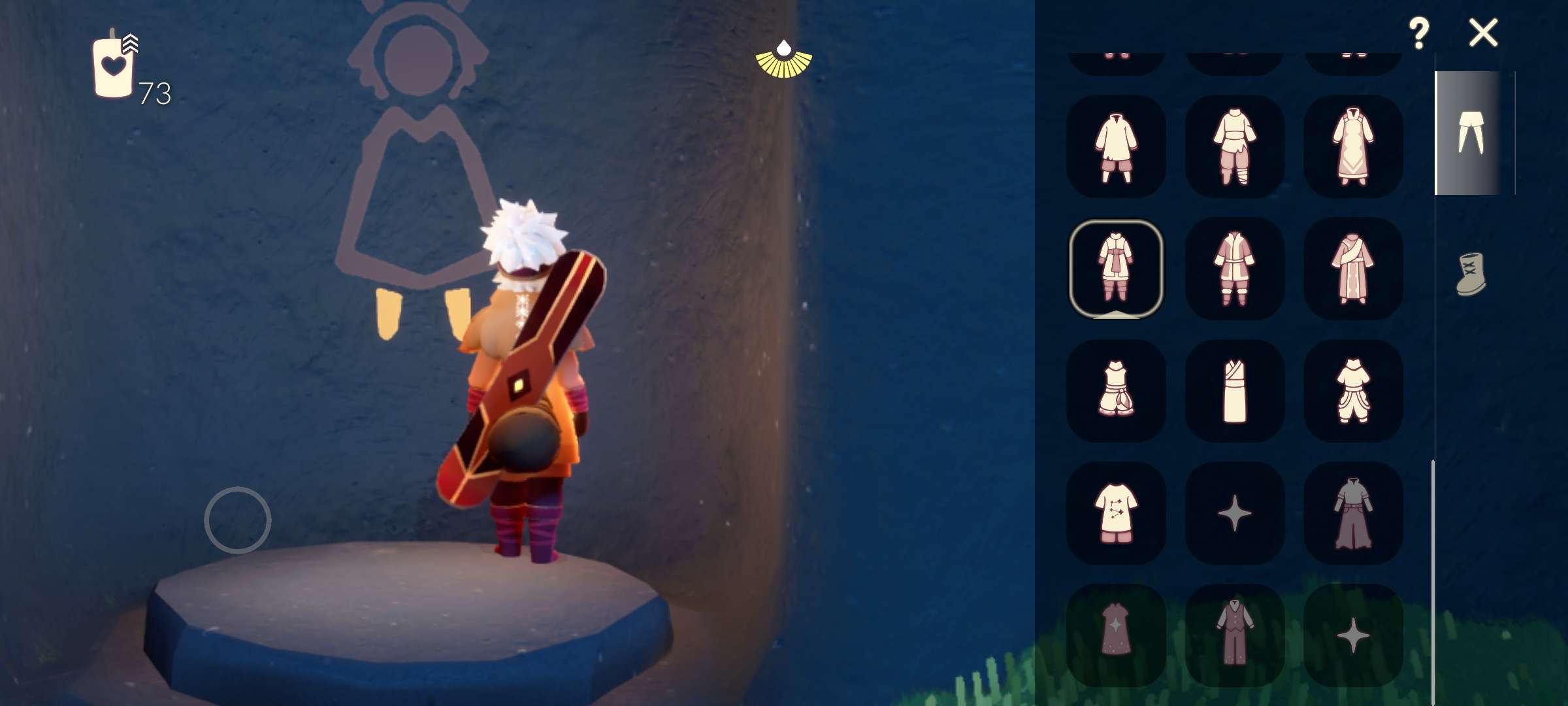The image size is (1568, 706).
Task: Open the question mark help
Action: click(x=1418, y=33)
